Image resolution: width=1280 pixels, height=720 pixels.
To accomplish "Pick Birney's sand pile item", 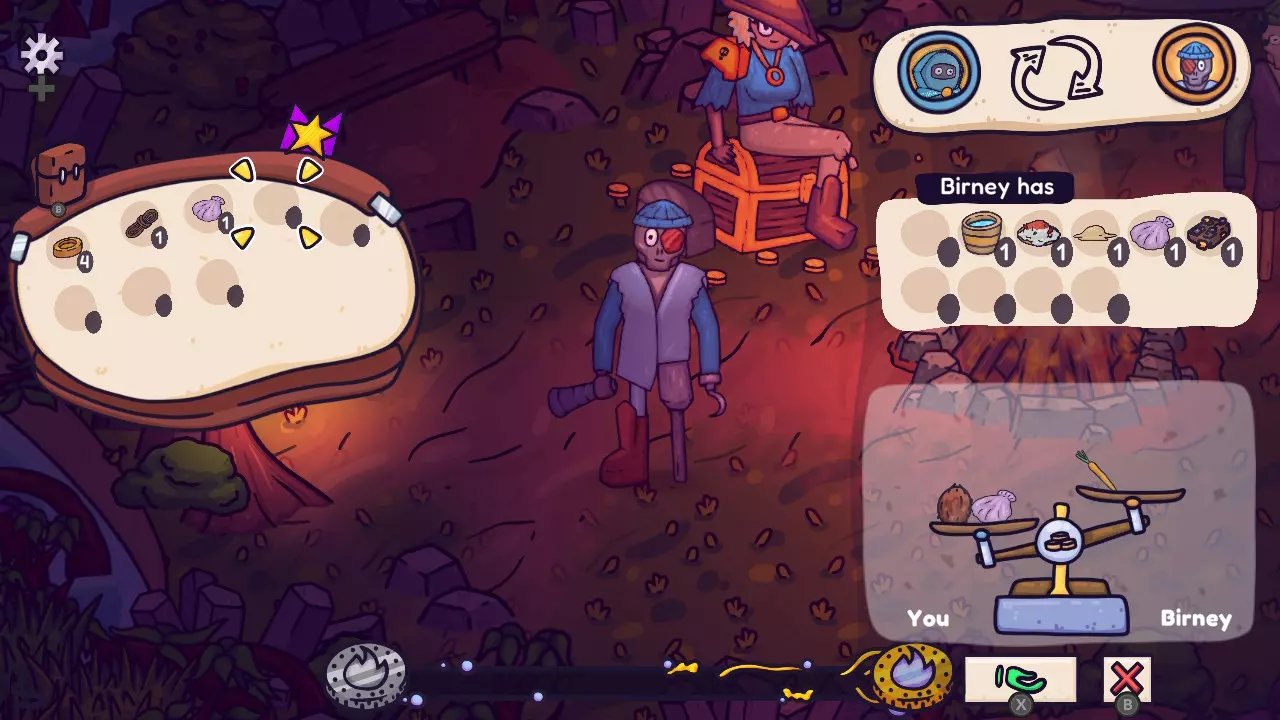I will click(1094, 234).
